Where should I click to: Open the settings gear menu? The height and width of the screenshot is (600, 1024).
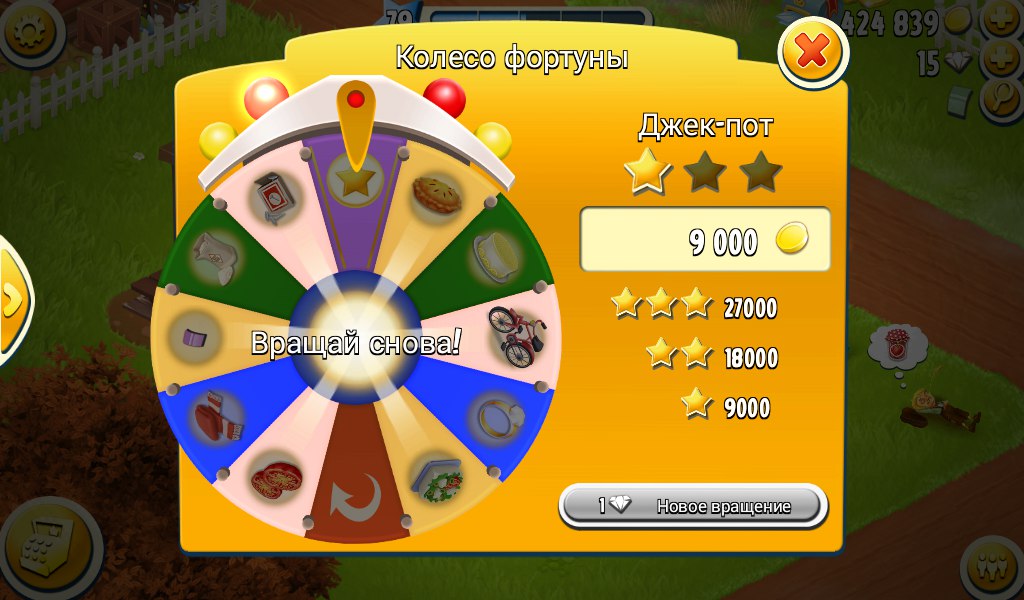pos(30,34)
